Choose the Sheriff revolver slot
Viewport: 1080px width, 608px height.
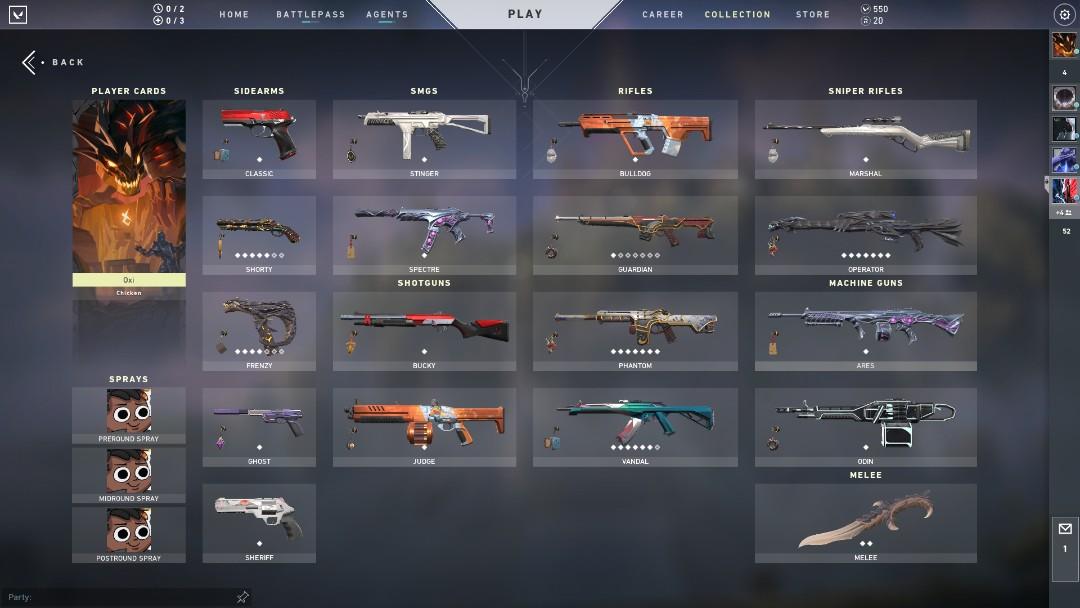point(259,523)
